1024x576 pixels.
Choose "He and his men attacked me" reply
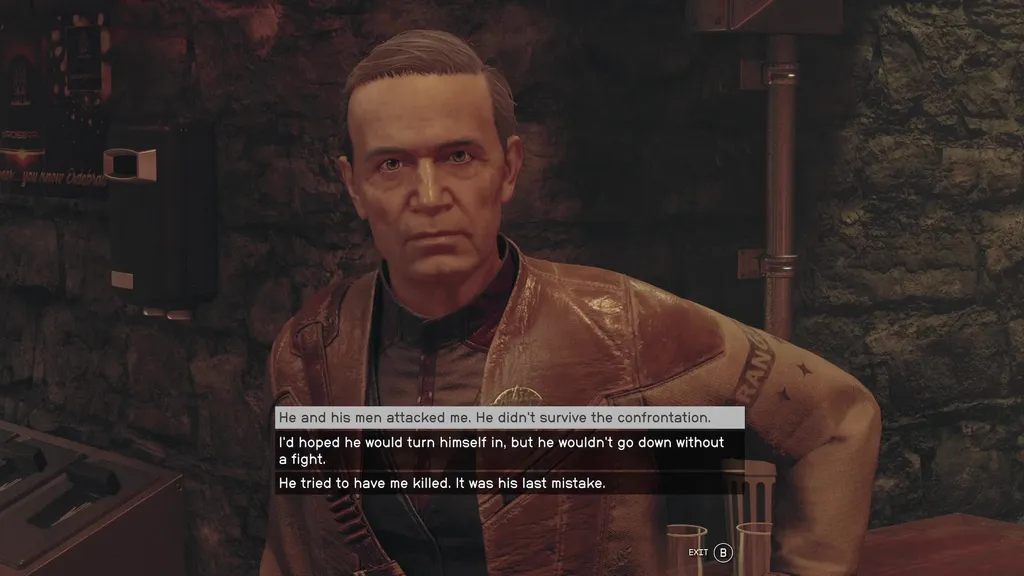click(495, 417)
